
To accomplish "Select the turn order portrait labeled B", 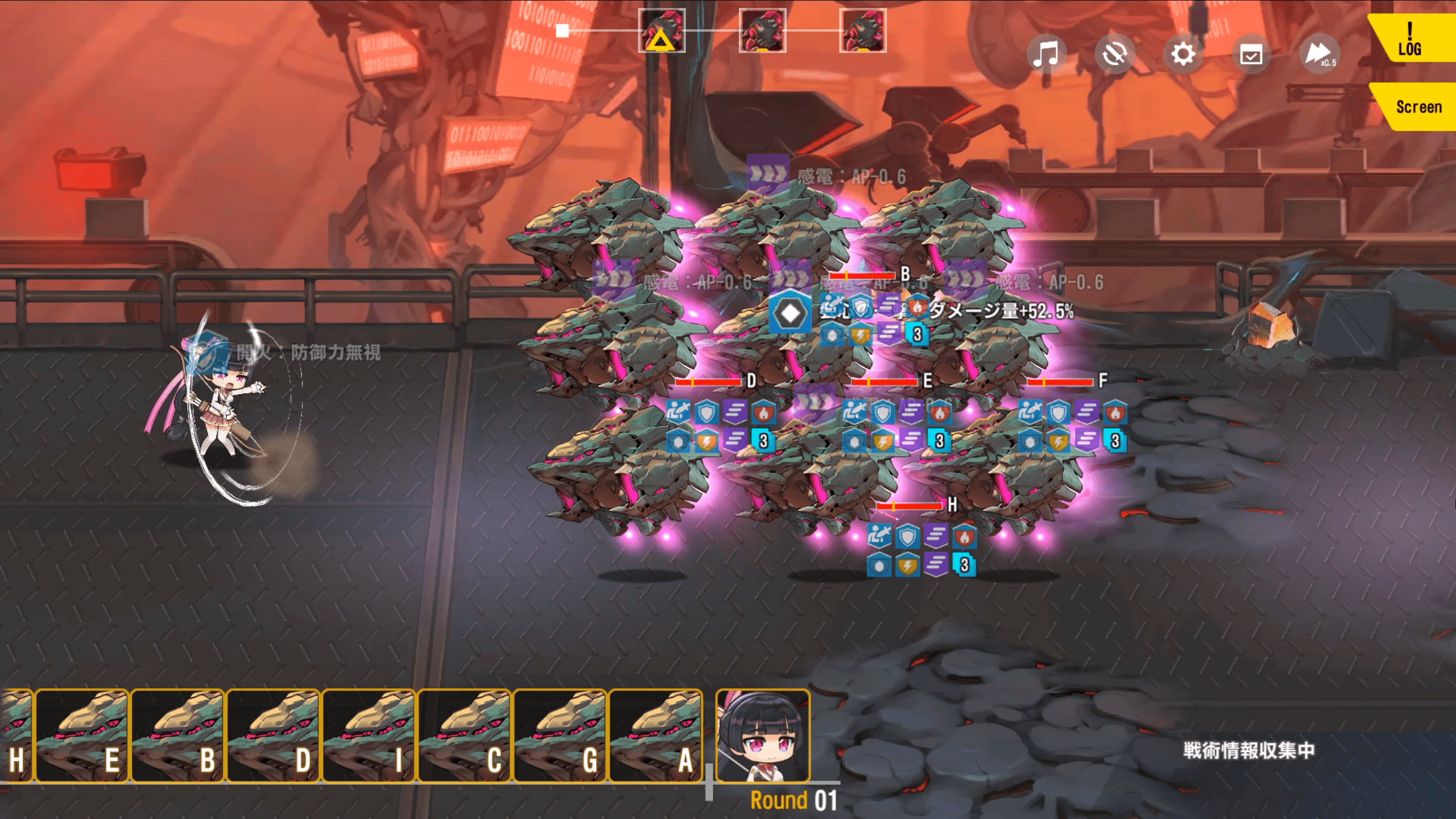I will (x=177, y=736).
